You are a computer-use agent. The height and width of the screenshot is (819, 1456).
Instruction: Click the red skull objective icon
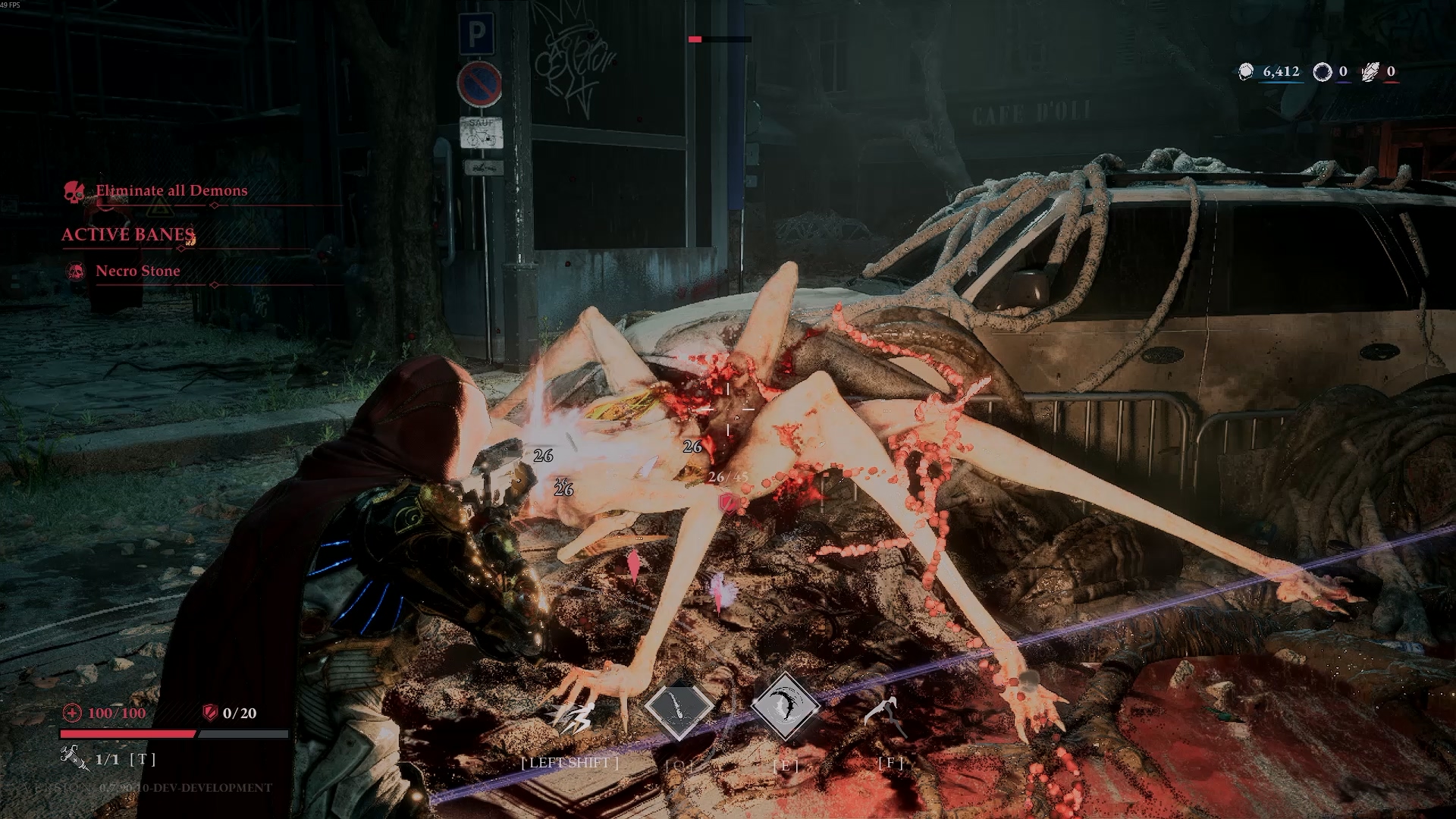[74, 192]
